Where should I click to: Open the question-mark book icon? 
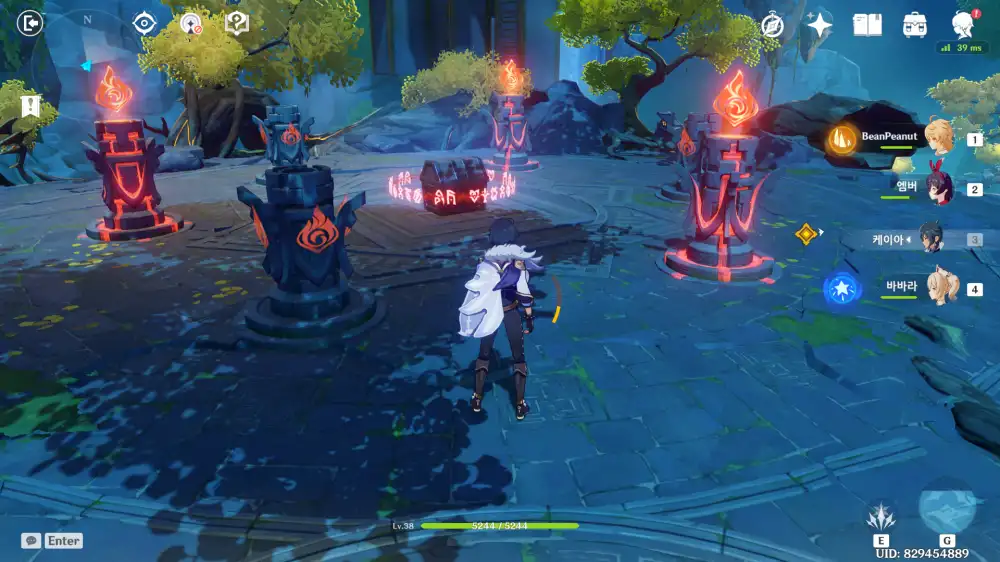coord(237,23)
